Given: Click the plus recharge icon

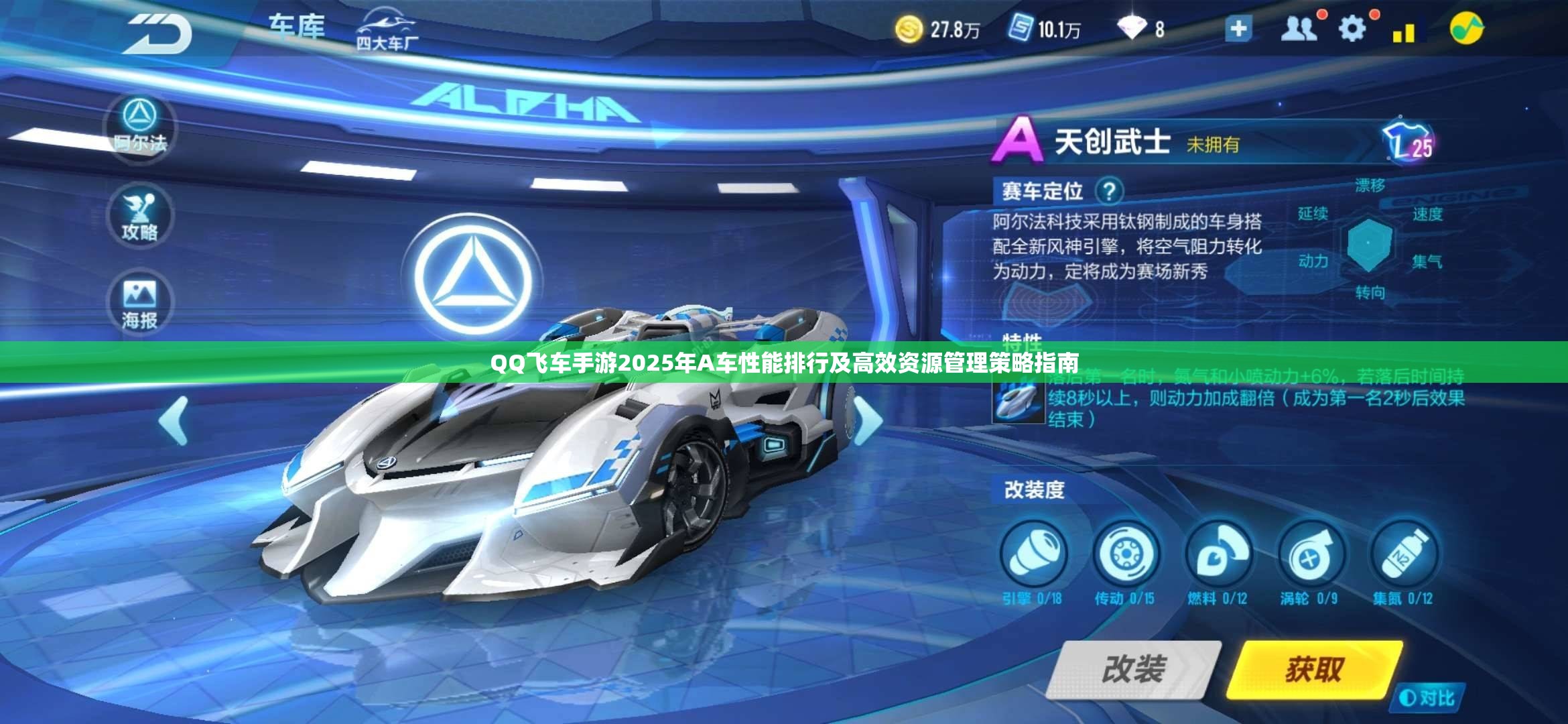Looking at the screenshot, I should (x=1239, y=29).
